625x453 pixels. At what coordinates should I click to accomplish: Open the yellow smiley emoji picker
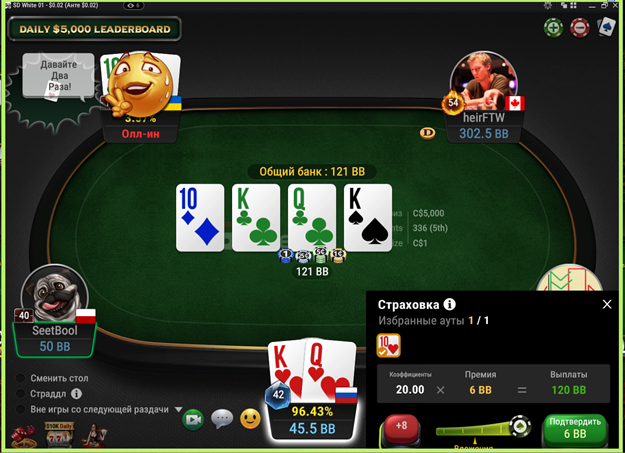click(x=249, y=420)
